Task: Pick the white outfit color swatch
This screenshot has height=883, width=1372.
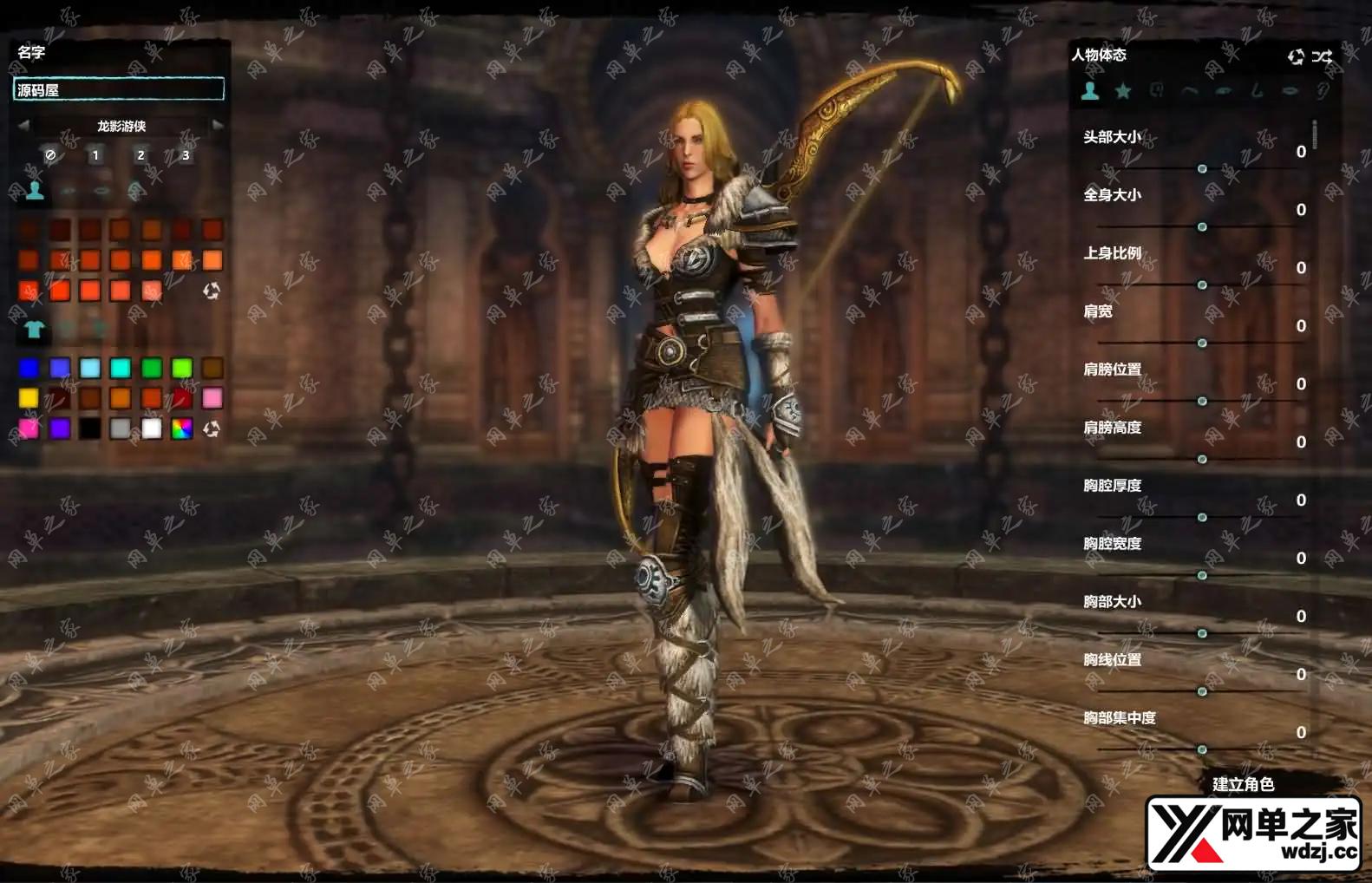Action: click(x=152, y=428)
